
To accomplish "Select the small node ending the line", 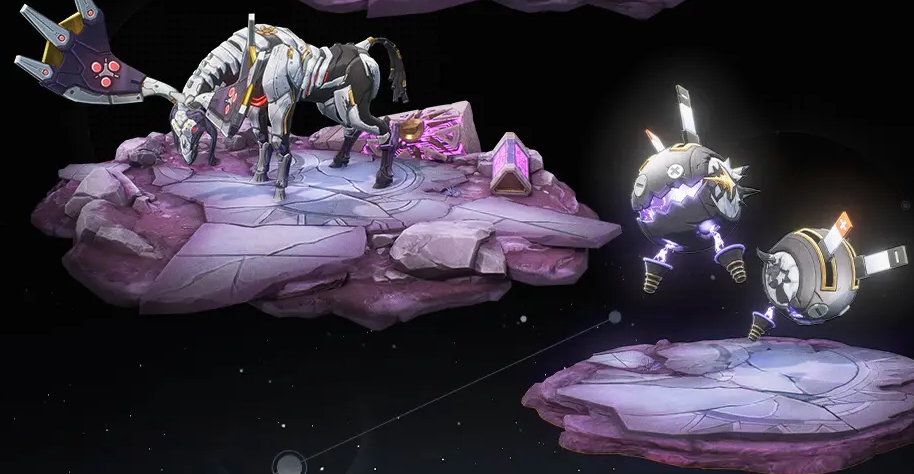I will (x=615, y=318).
